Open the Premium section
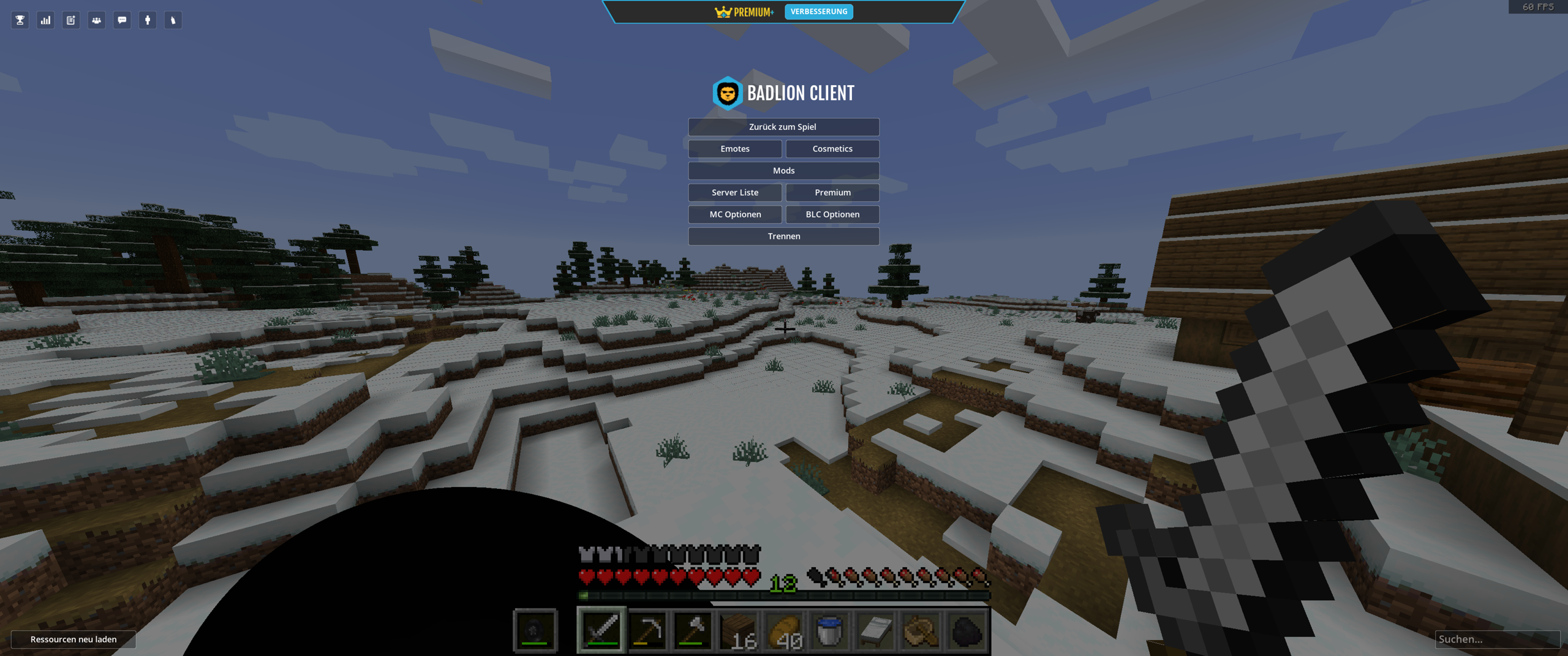The width and height of the screenshot is (1568, 656). click(832, 192)
